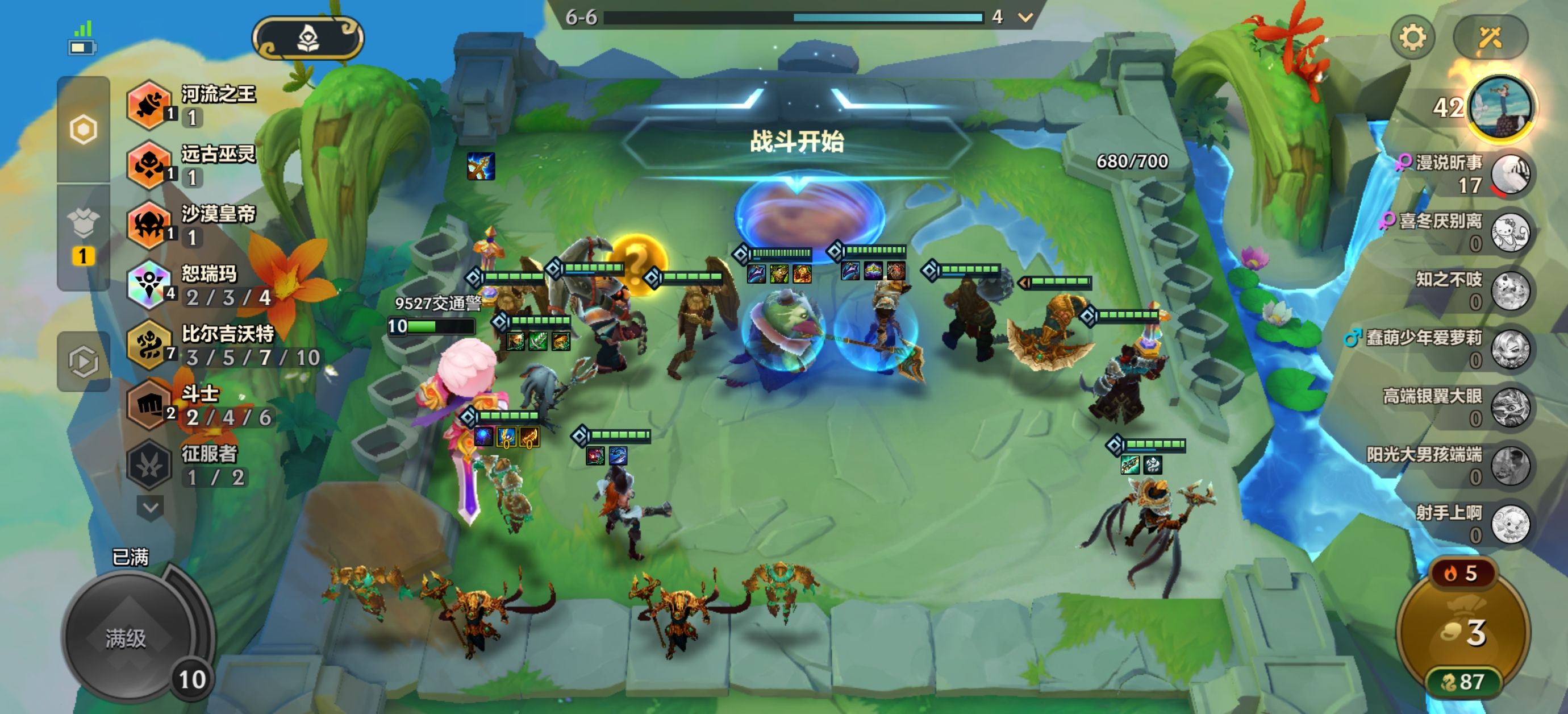
Task: Switch to the hexagon traits tab
Action: (x=84, y=129)
